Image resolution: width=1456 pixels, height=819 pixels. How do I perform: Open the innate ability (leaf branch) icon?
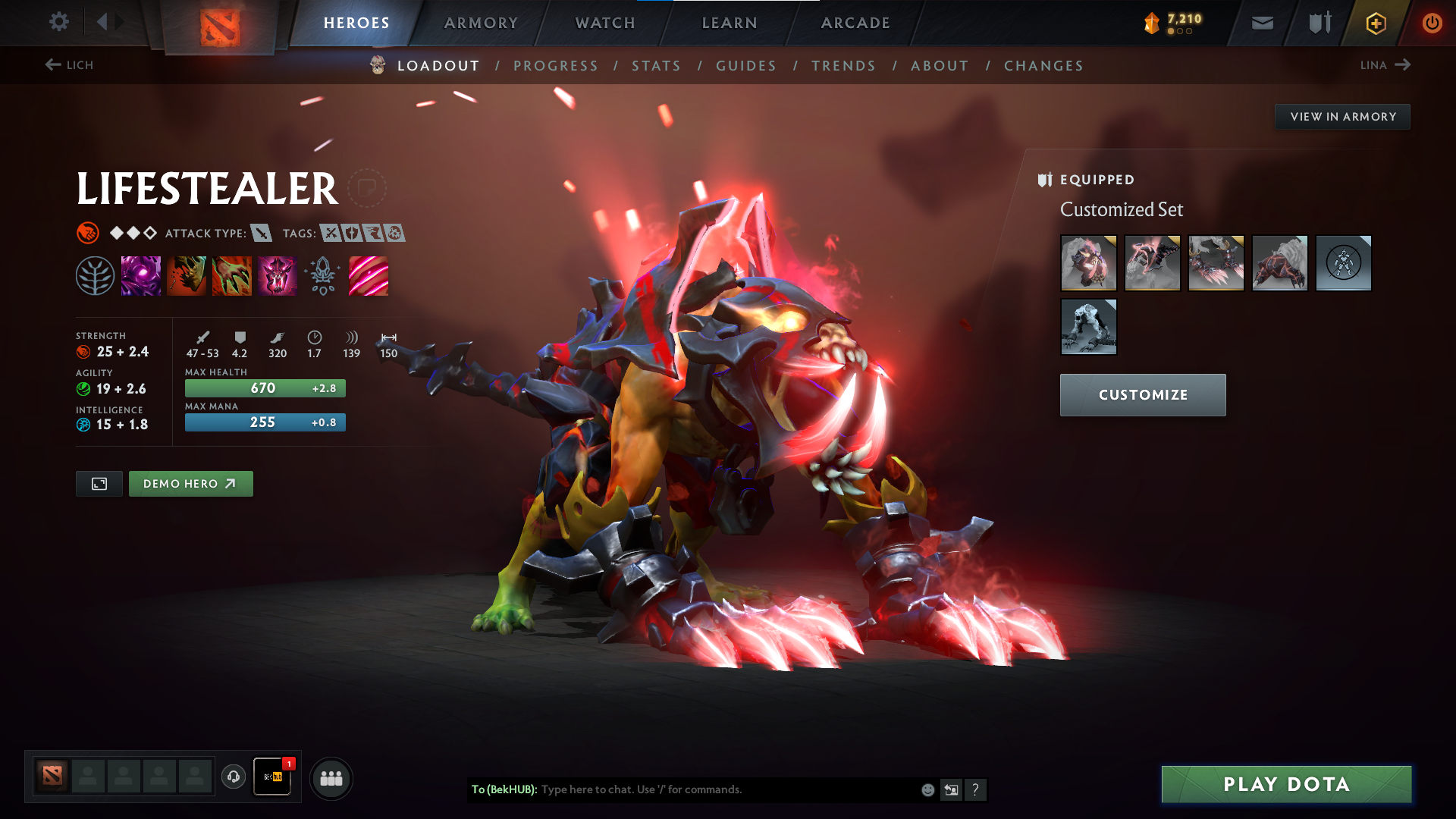coord(96,275)
